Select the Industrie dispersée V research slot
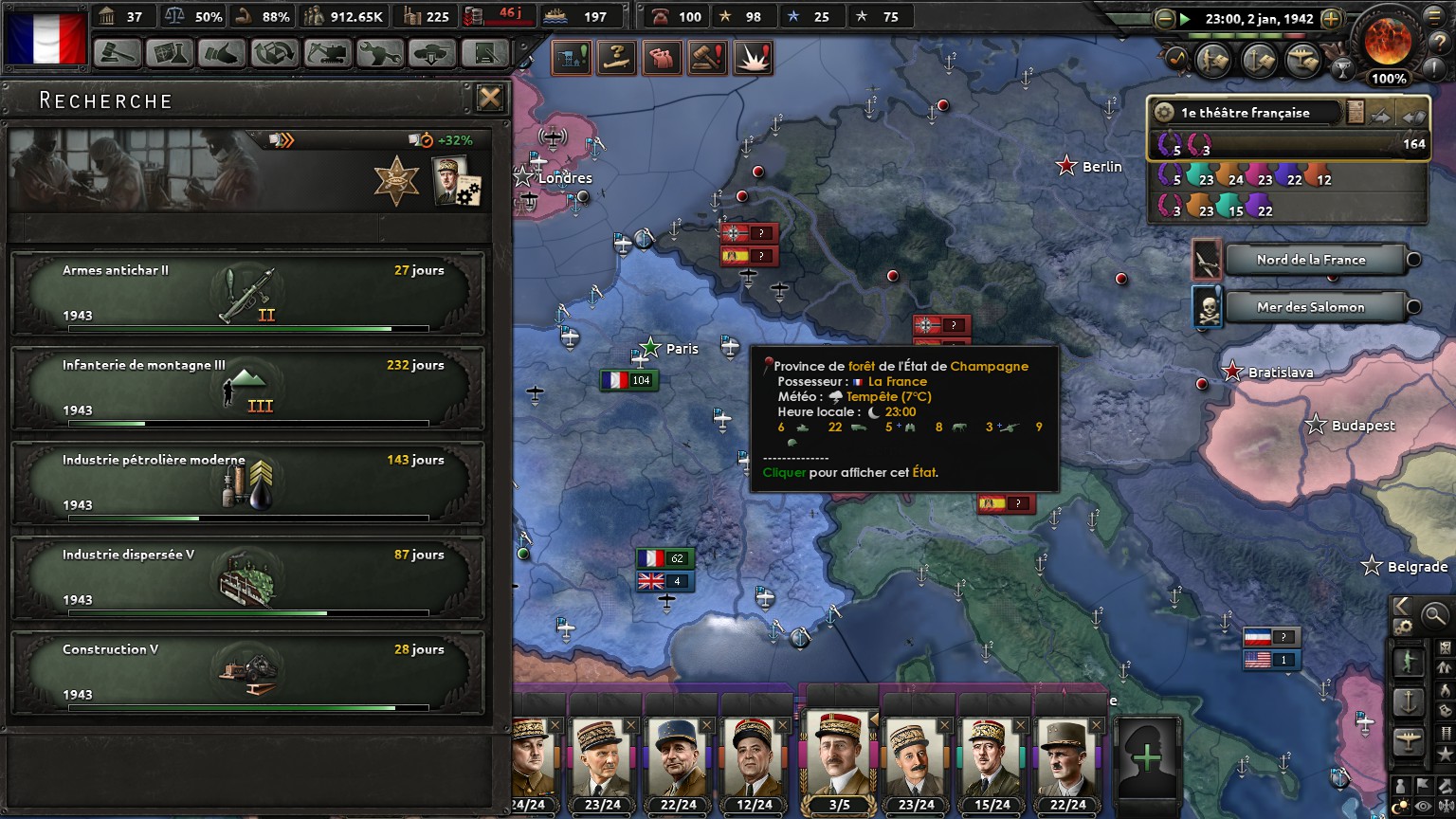 tap(247, 578)
